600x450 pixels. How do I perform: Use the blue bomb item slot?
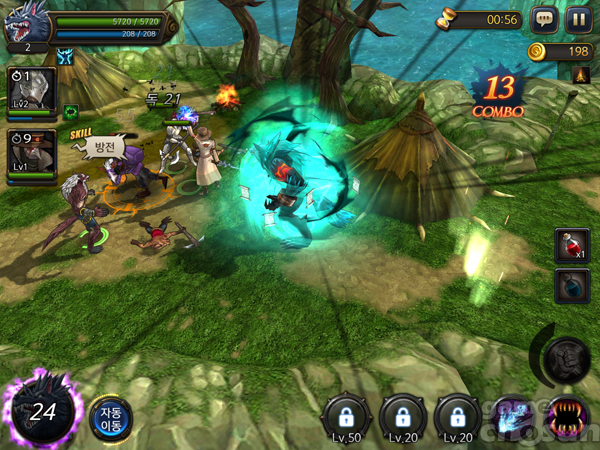click(570, 287)
